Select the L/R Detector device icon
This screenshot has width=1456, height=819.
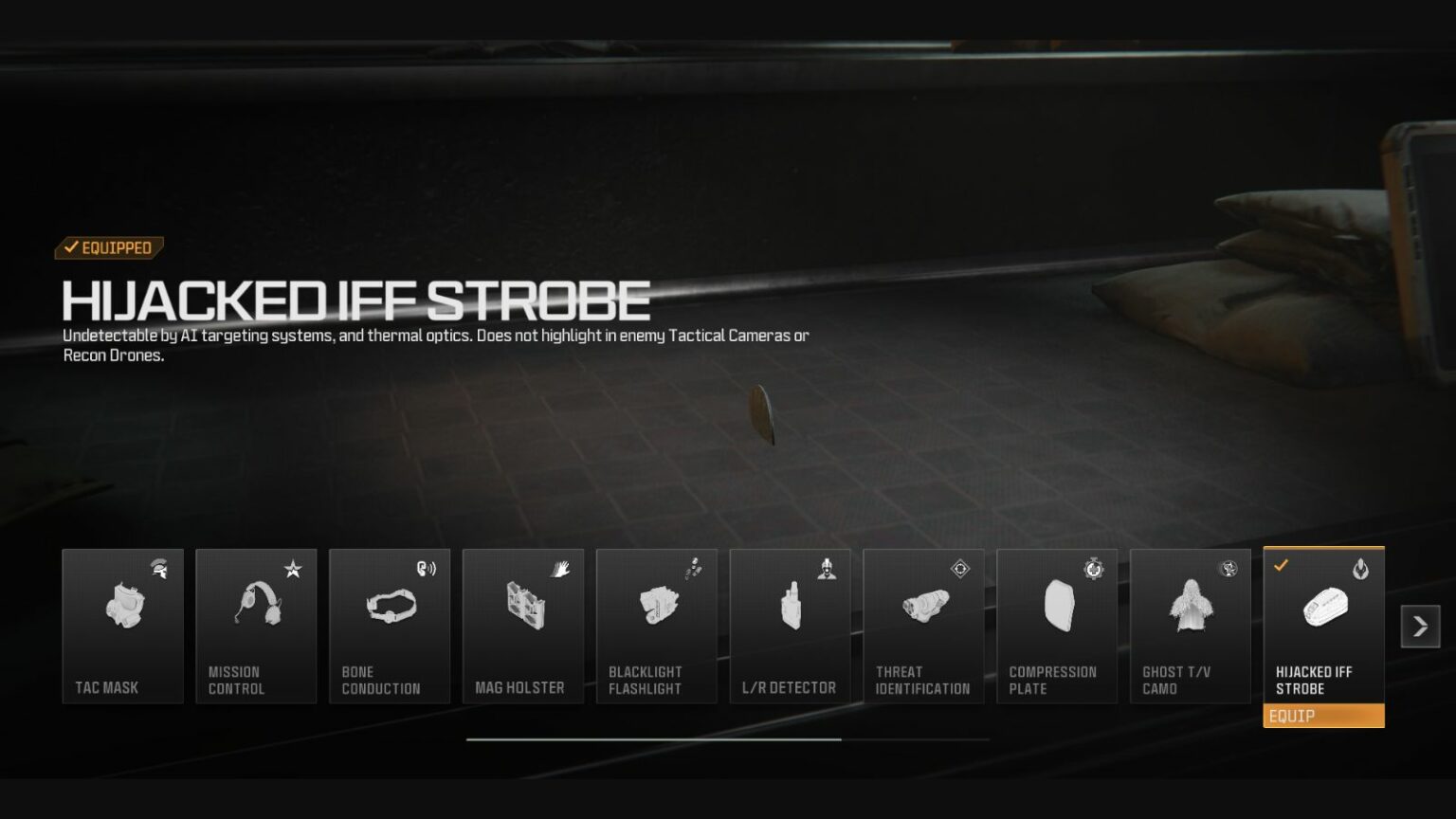point(791,607)
